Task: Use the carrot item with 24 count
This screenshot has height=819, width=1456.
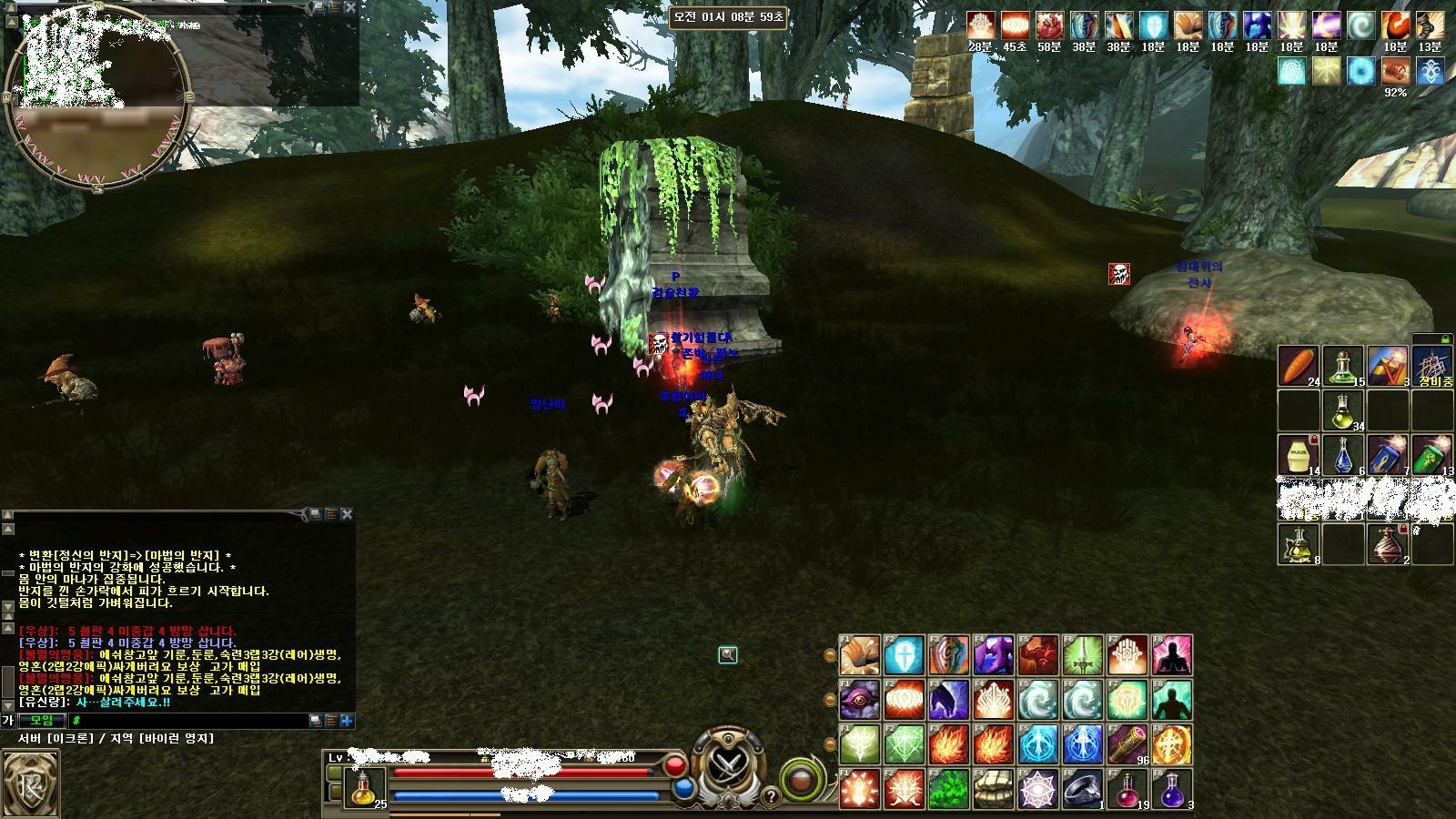Action: coord(1299,366)
